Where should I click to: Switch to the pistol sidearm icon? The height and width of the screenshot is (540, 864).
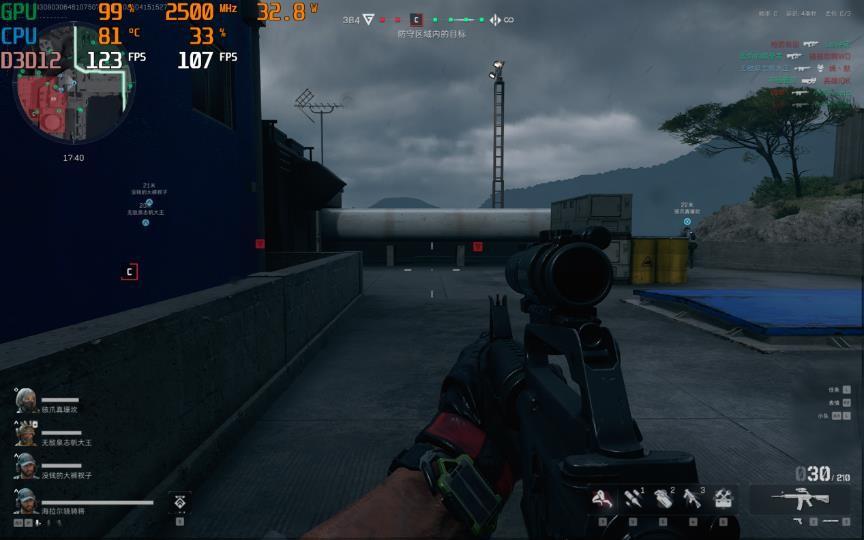tap(797, 521)
